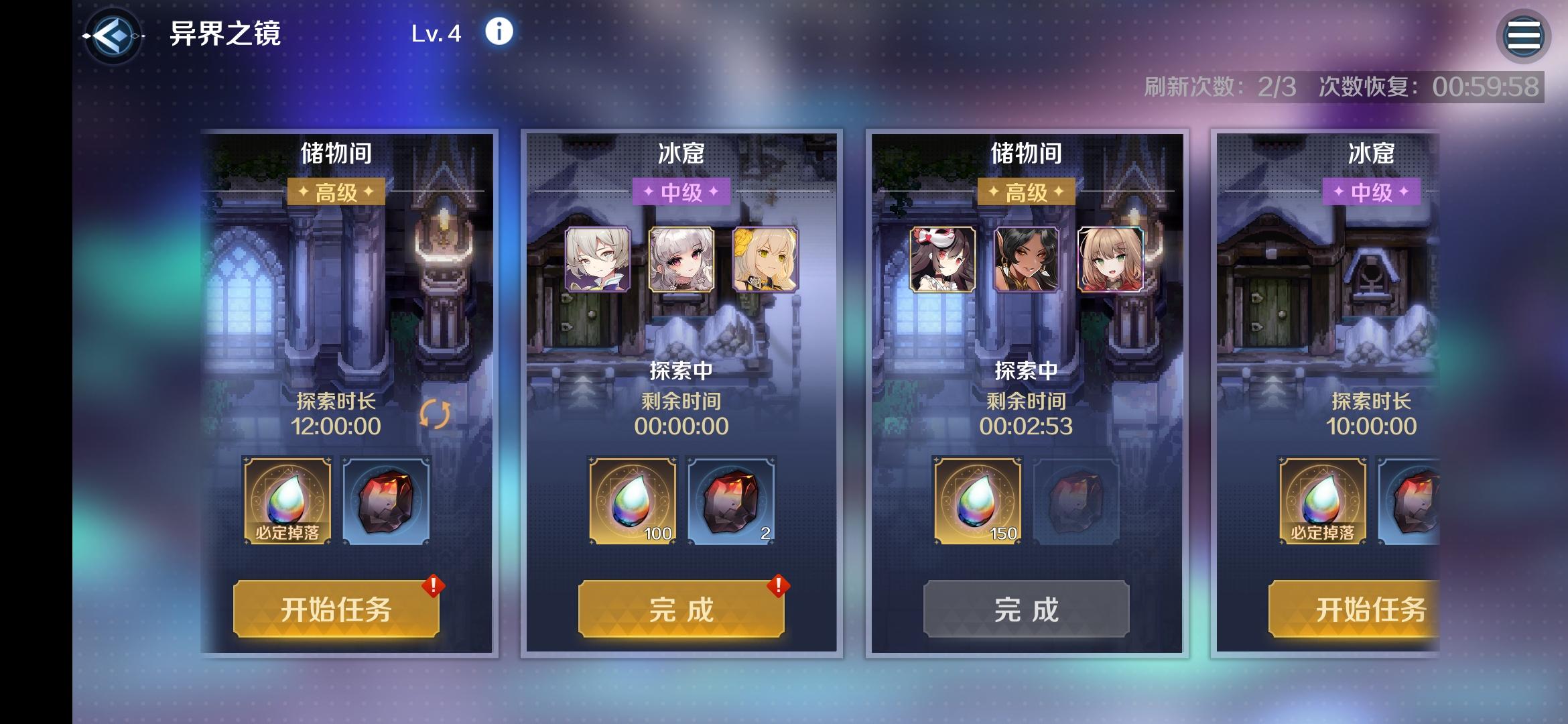The image size is (1568, 724).
Task: Tap the back arrow beside 异界之镜
Action: coord(114,32)
